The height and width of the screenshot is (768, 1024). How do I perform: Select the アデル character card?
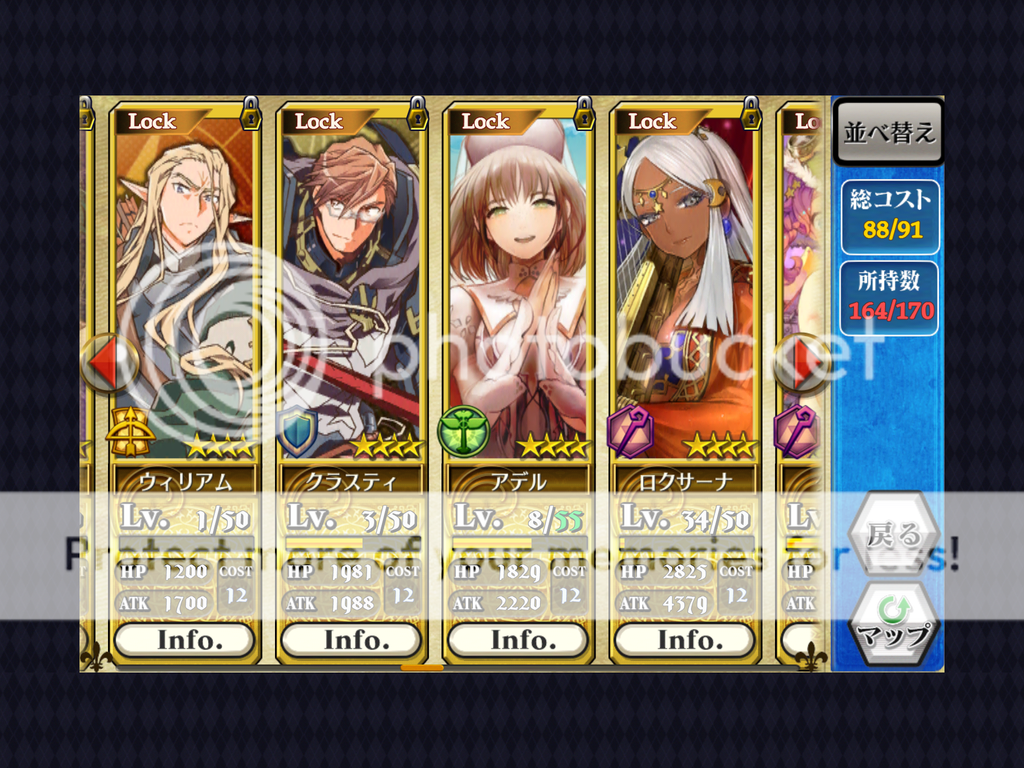(519, 290)
